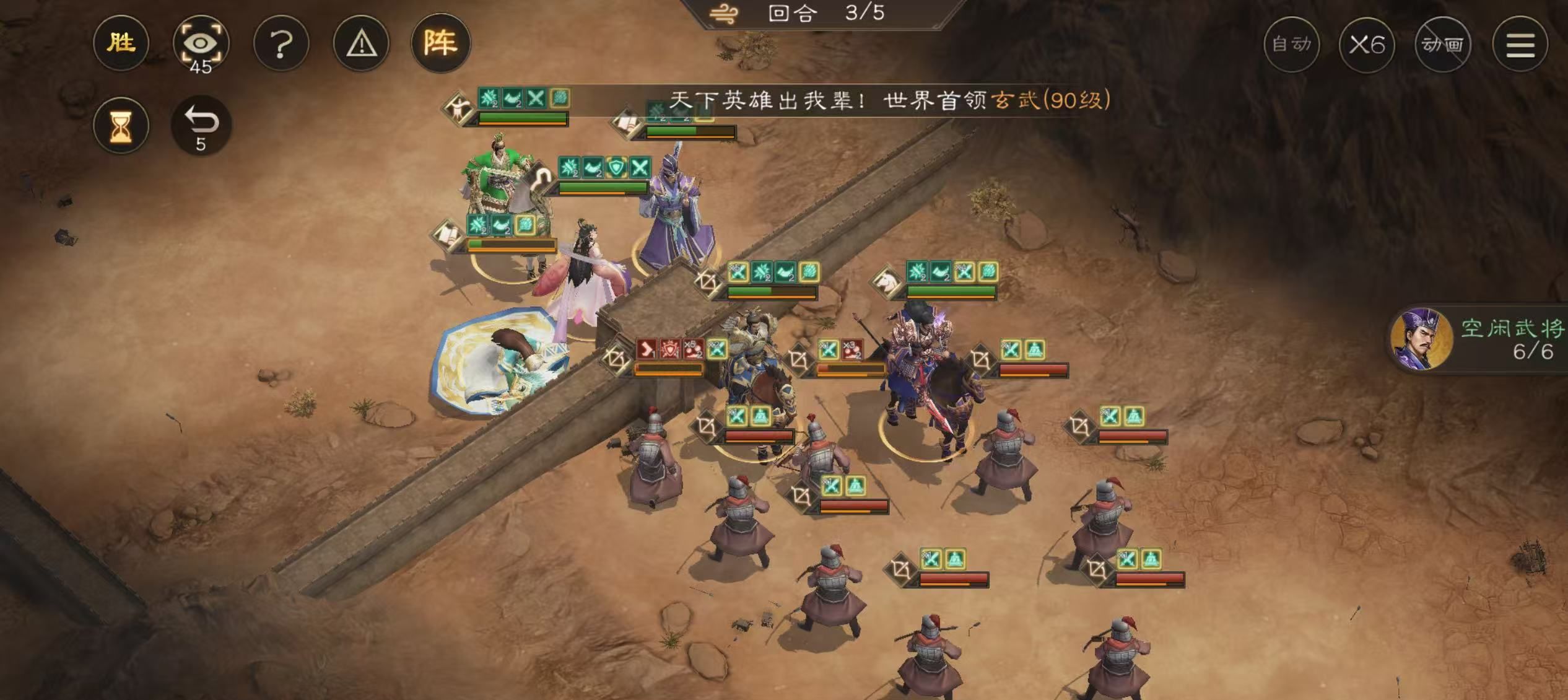Enable the disabled 动画 animation setting
This screenshot has height=700, width=1568.
pos(1444,45)
